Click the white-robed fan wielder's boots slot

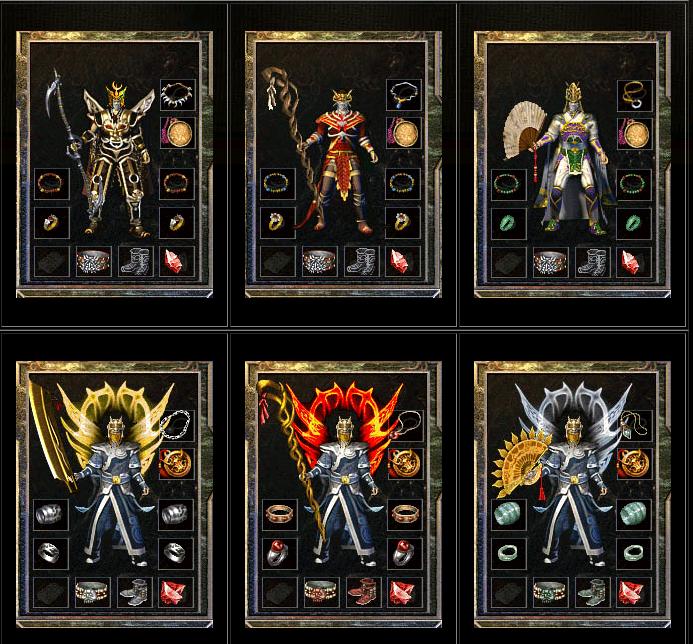pos(591,262)
